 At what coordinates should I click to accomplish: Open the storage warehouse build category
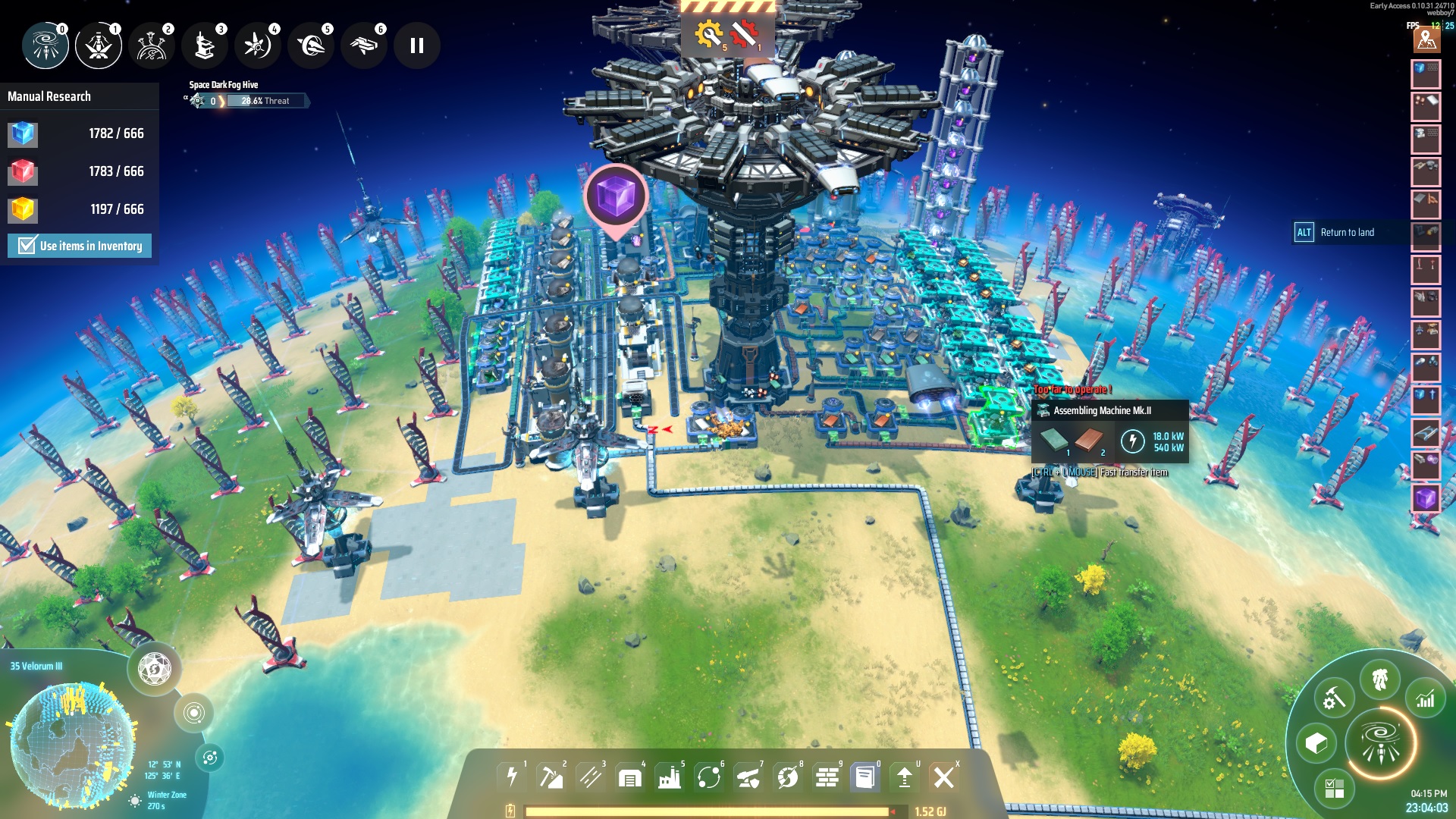click(x=630, y=777)
